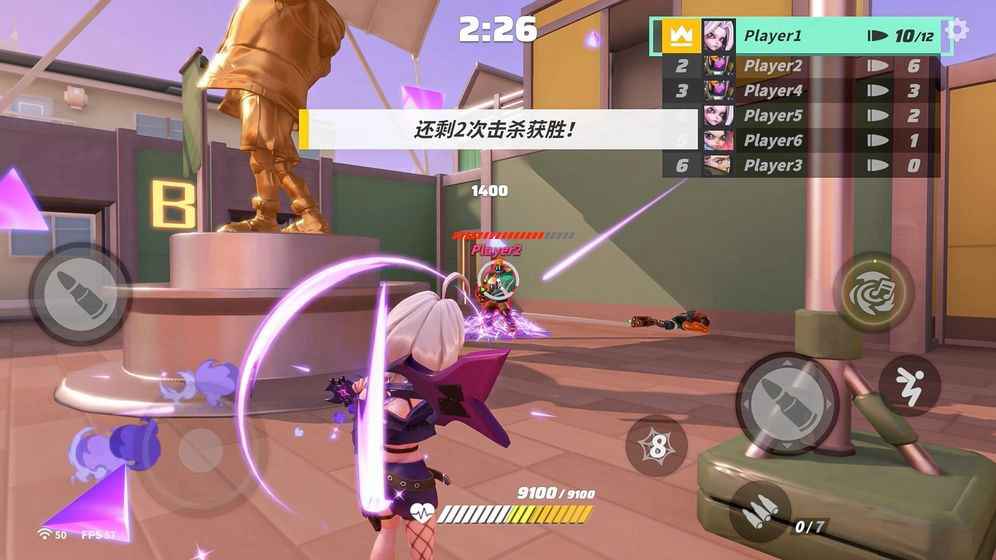Tap the plain bullet fire button
Image resolution: width=996 pixels, height=560 pixels.
click(80, 293)
